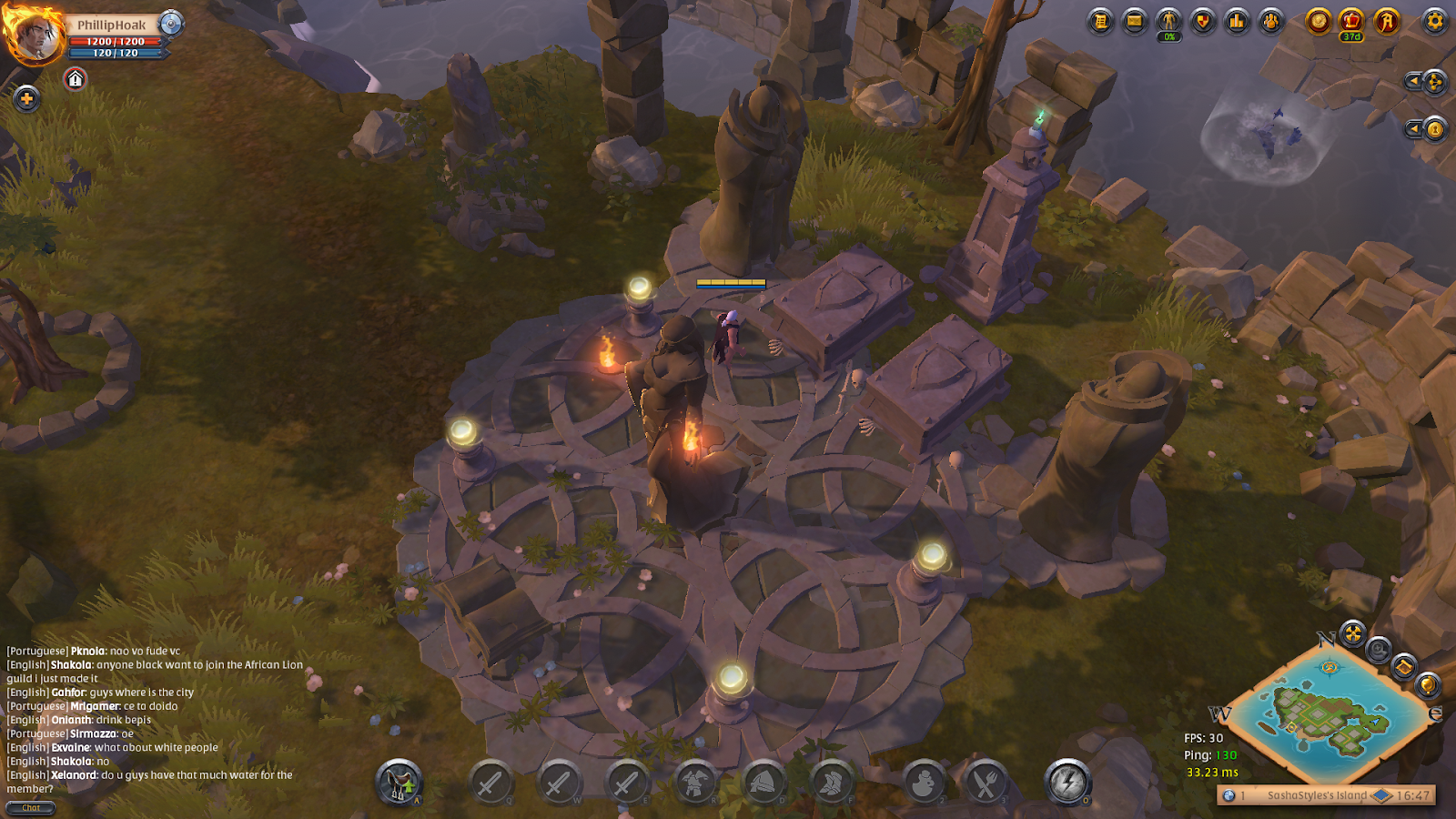Click the round plus button
The height and width of the screenshot is (819, 1456).
coord(26,98)
